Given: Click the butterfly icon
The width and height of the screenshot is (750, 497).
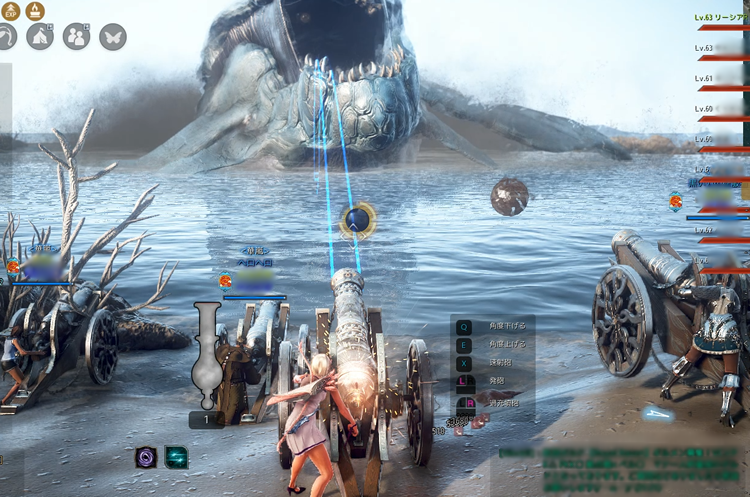Looking at the screenshot, I should 113,37.
